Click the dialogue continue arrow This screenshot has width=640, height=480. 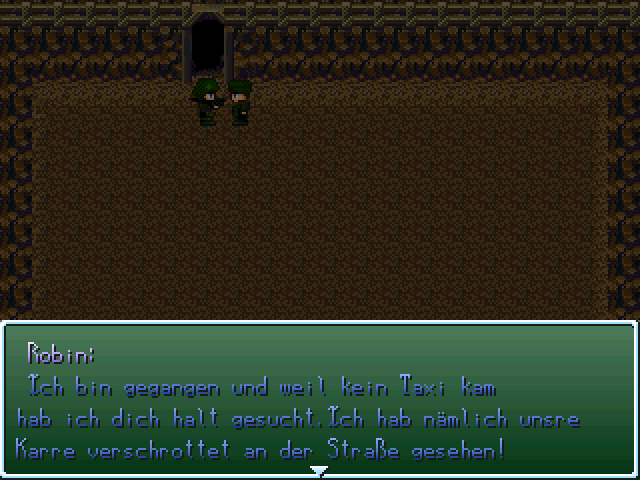point(319,470)
